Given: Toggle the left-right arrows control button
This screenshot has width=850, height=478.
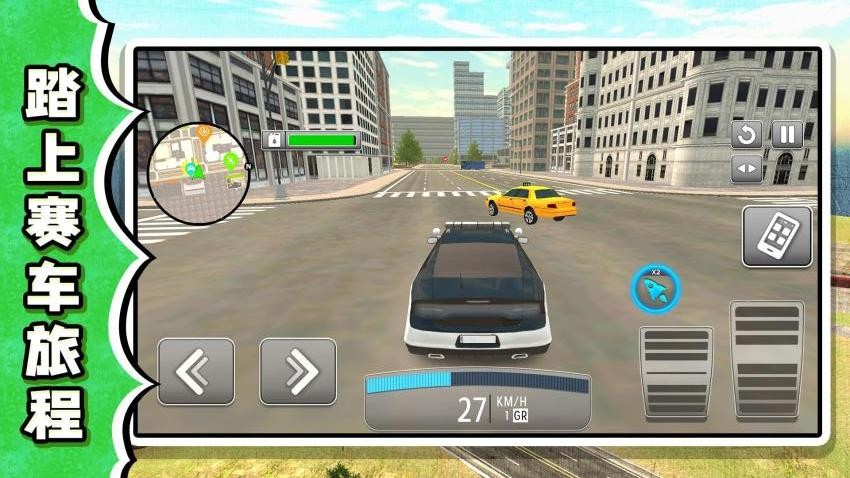Looking at the screenshot, I should pyautogui.click(x=746, y=169).
